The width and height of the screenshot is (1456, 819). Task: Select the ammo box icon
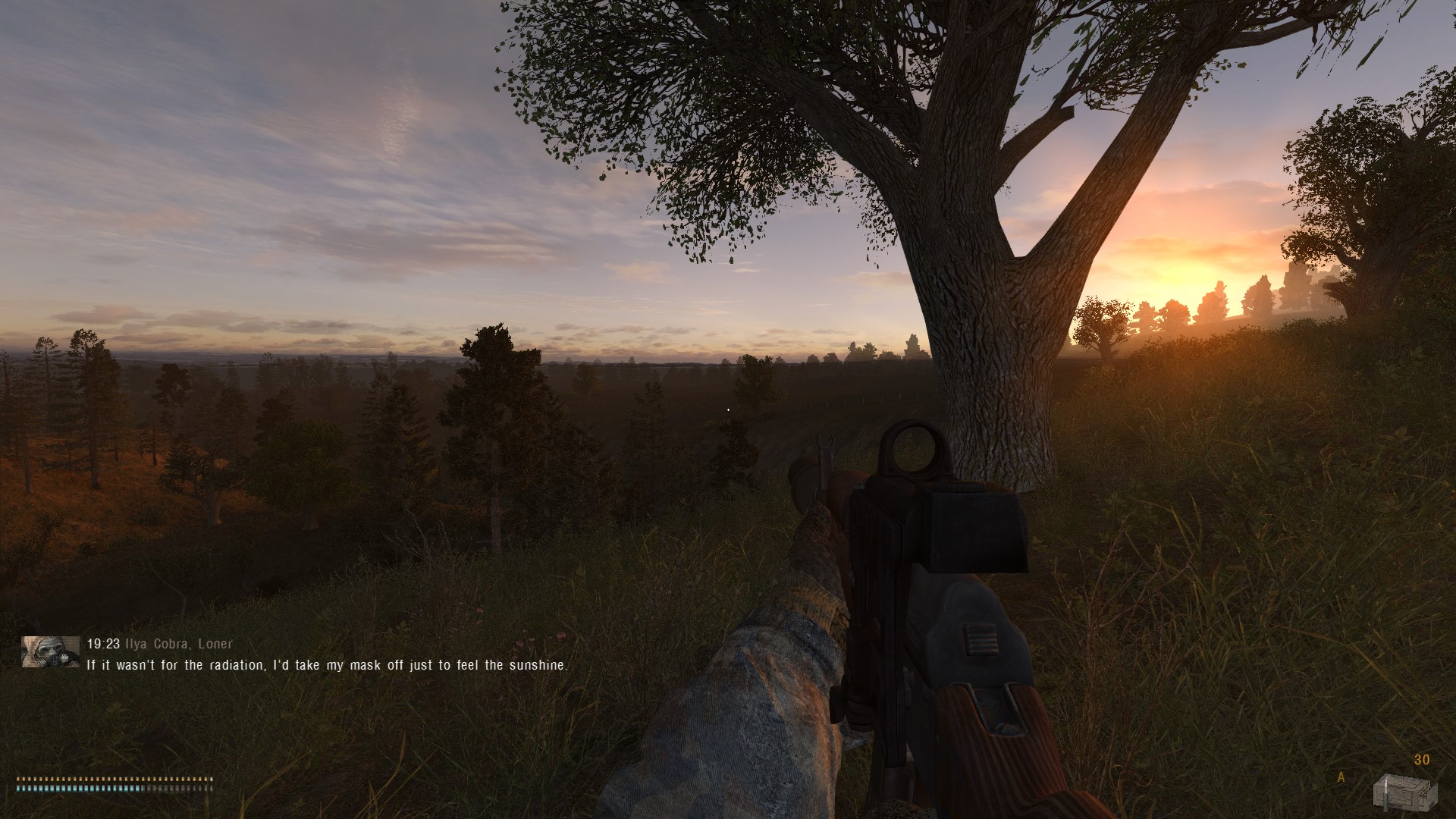click(x=1405, y=791)
